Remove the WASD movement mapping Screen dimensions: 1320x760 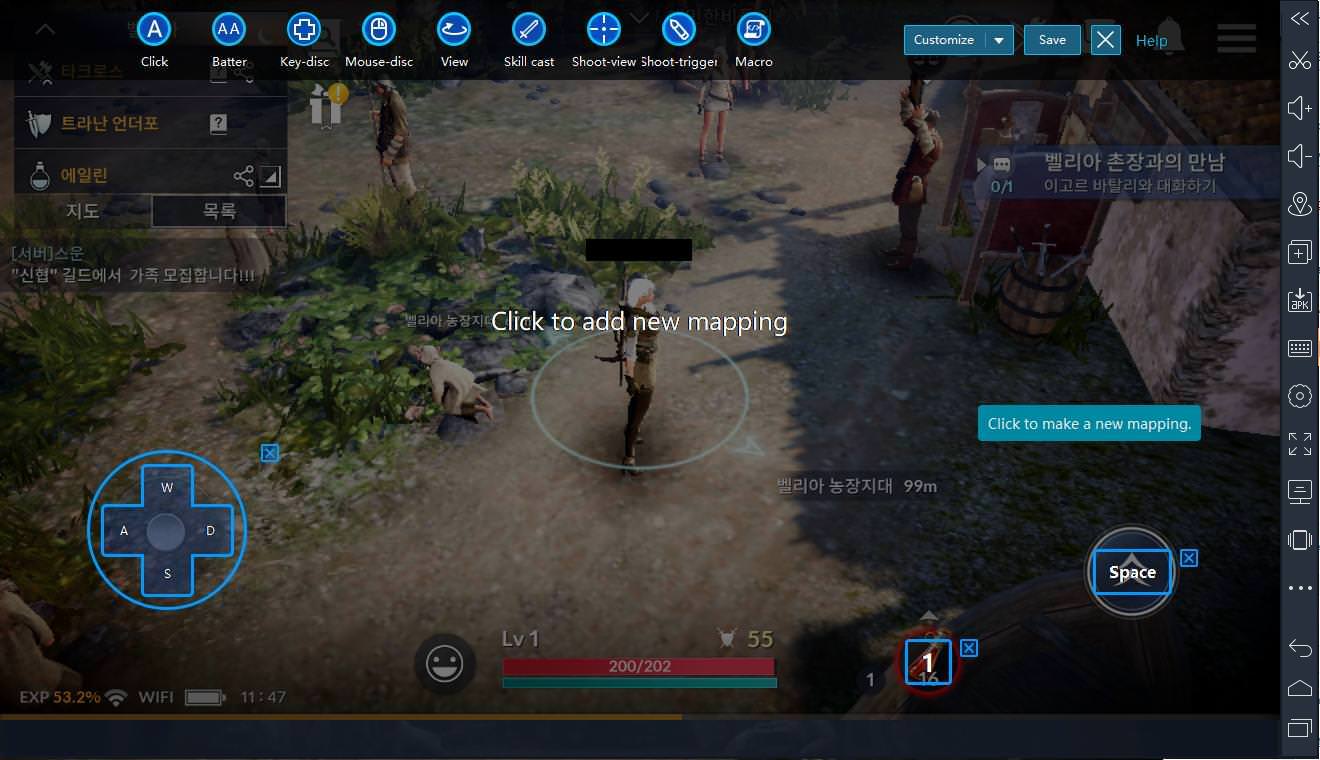(269, 453)
